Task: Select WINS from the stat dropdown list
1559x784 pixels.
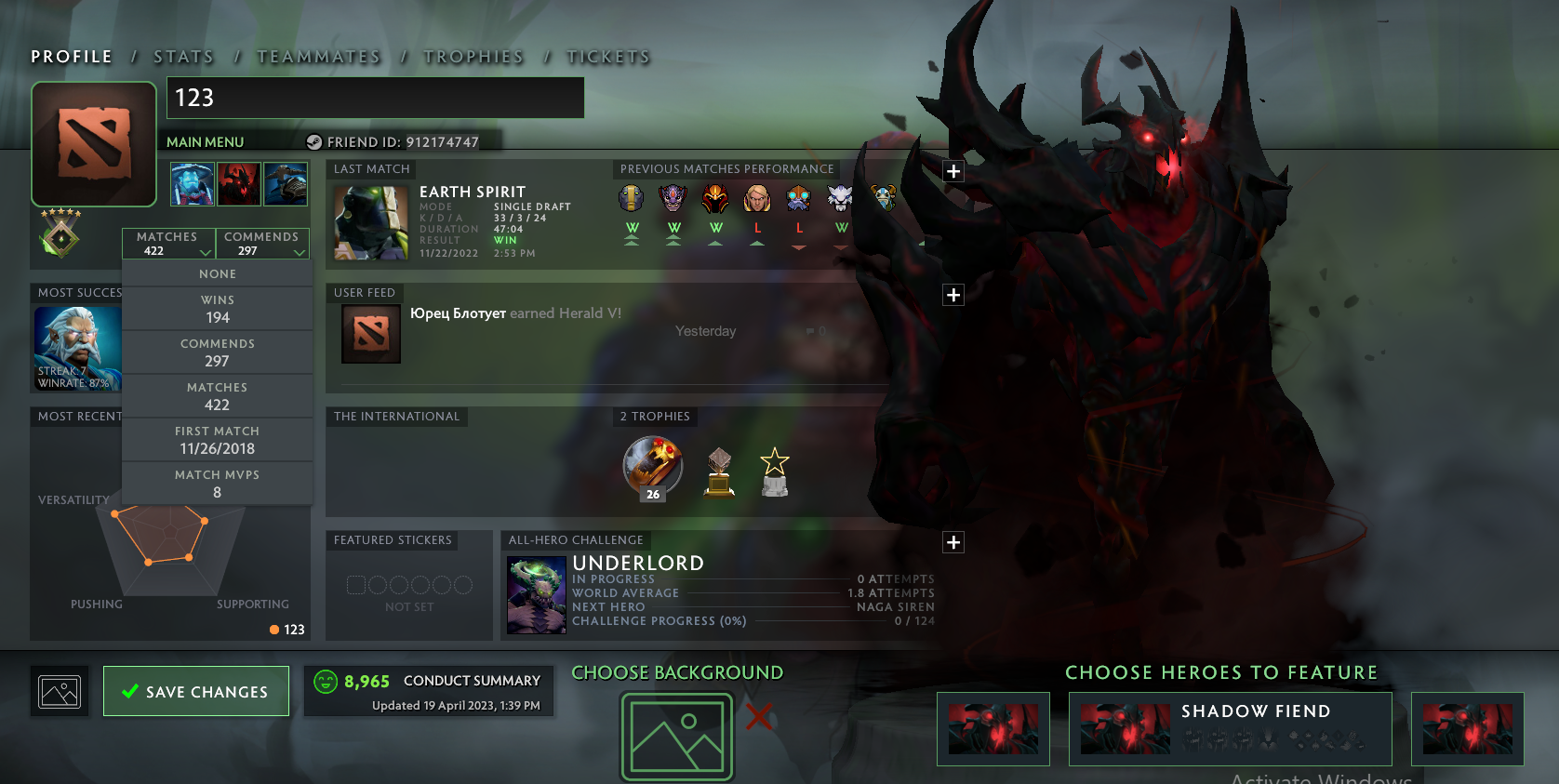Action: 217,308
